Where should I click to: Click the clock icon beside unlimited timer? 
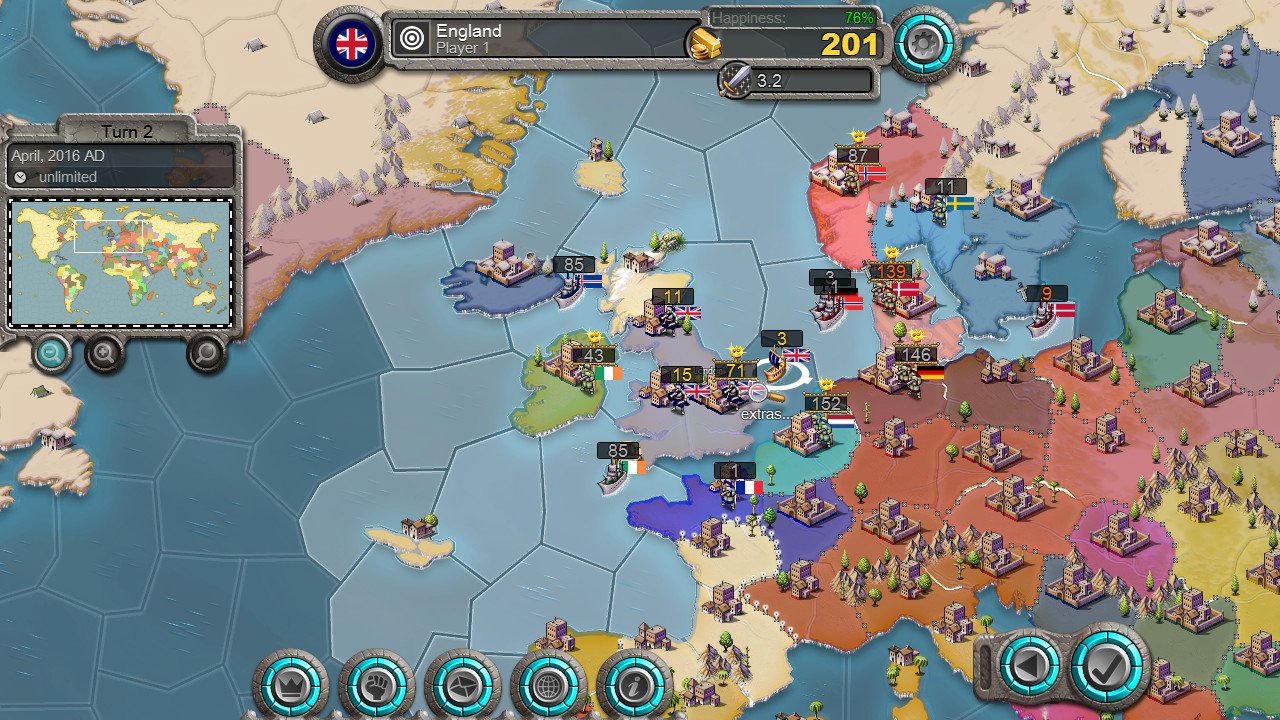pyautogui.click(x=22, y=177)
